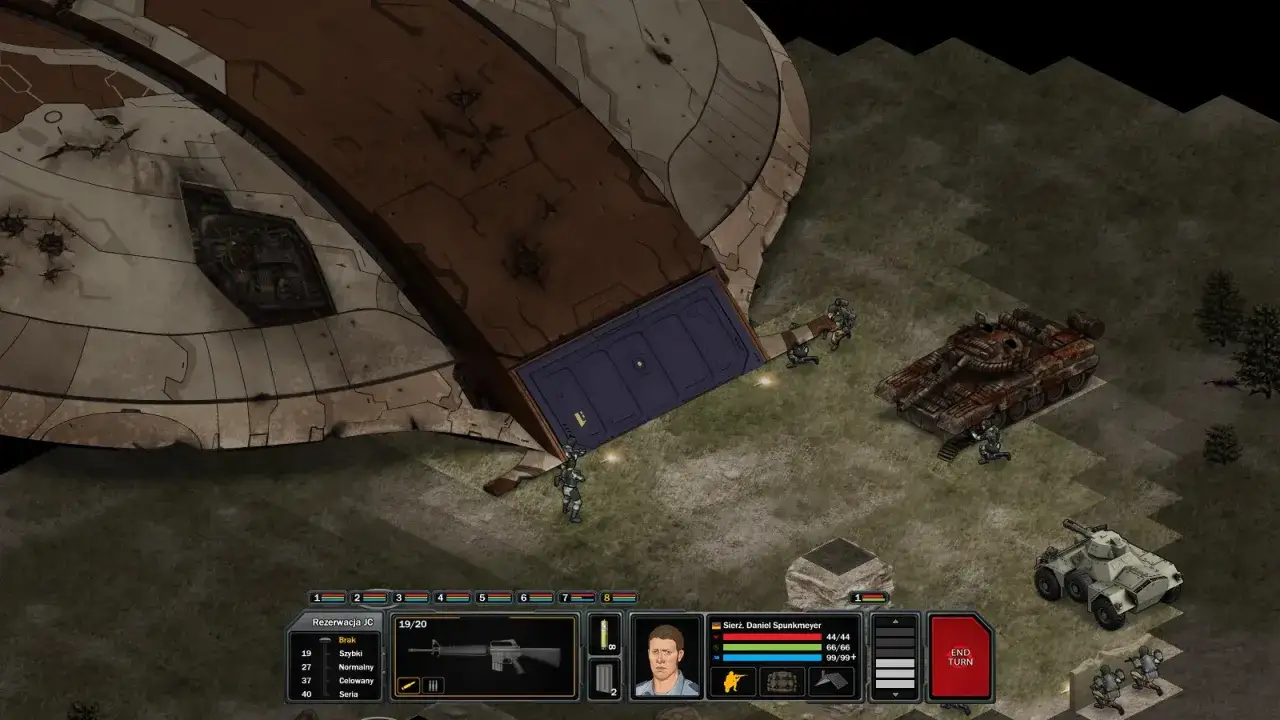Image resolution: width=1280 pixels, height=720 pixels.
Task: Click the down arrow on the elevation selector
Action: tap(895, 693)
